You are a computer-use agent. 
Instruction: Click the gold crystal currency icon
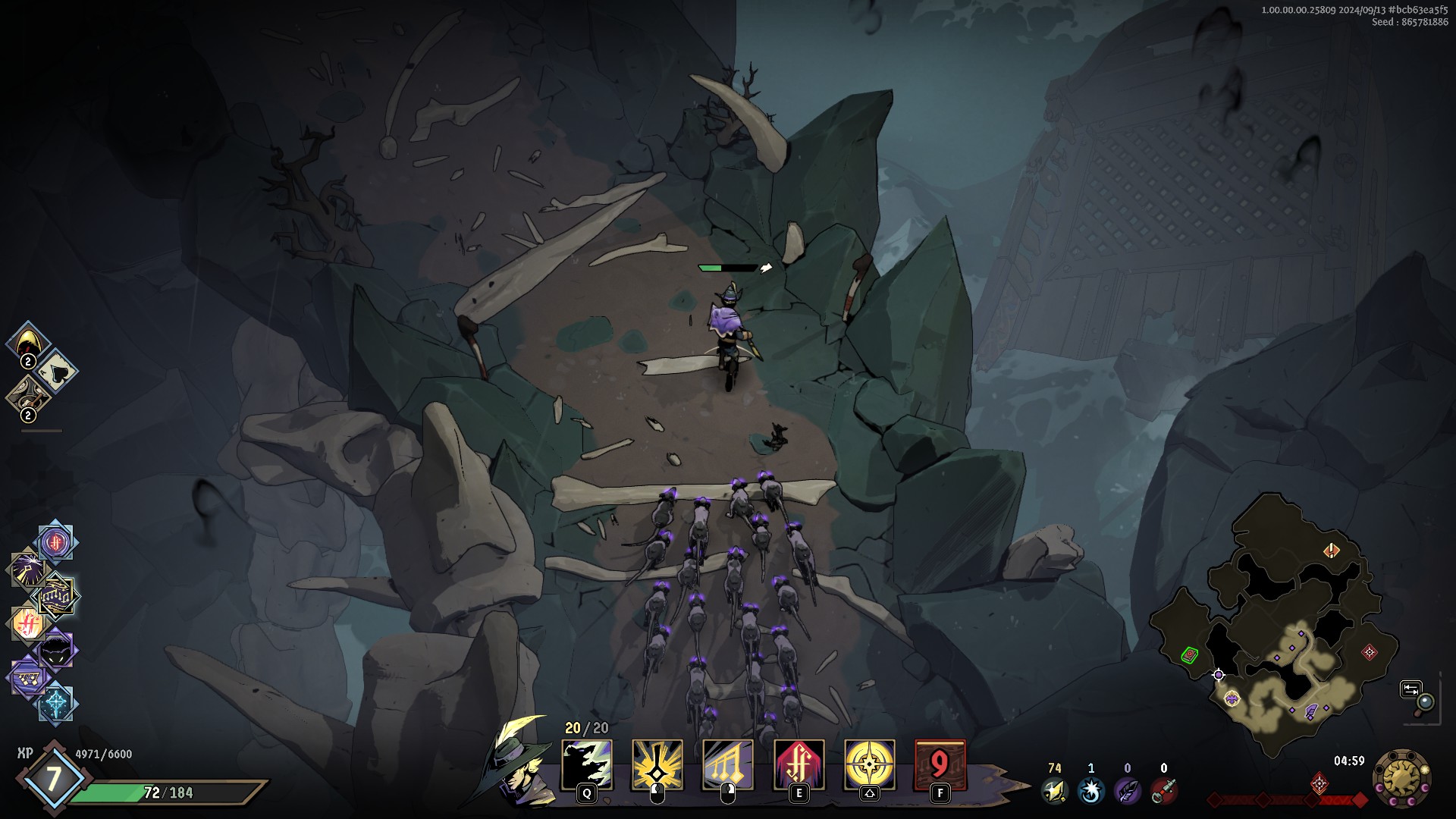click(1053, 791)
